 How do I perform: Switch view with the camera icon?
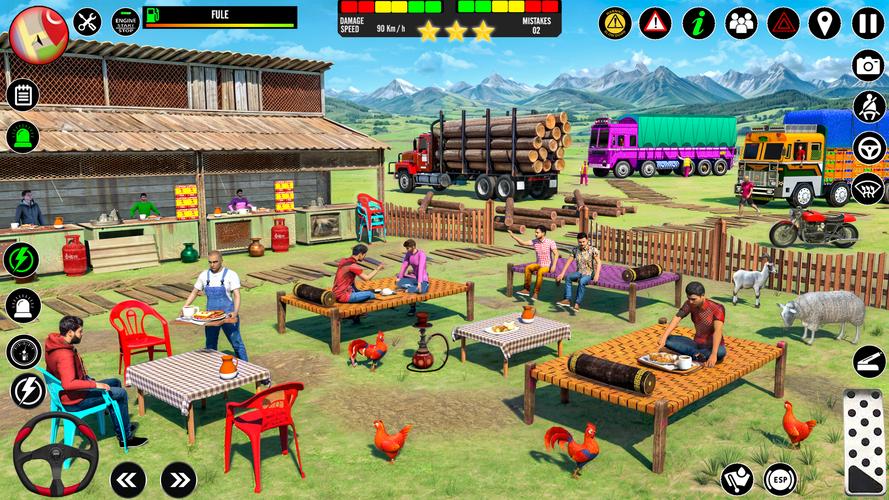868,66
